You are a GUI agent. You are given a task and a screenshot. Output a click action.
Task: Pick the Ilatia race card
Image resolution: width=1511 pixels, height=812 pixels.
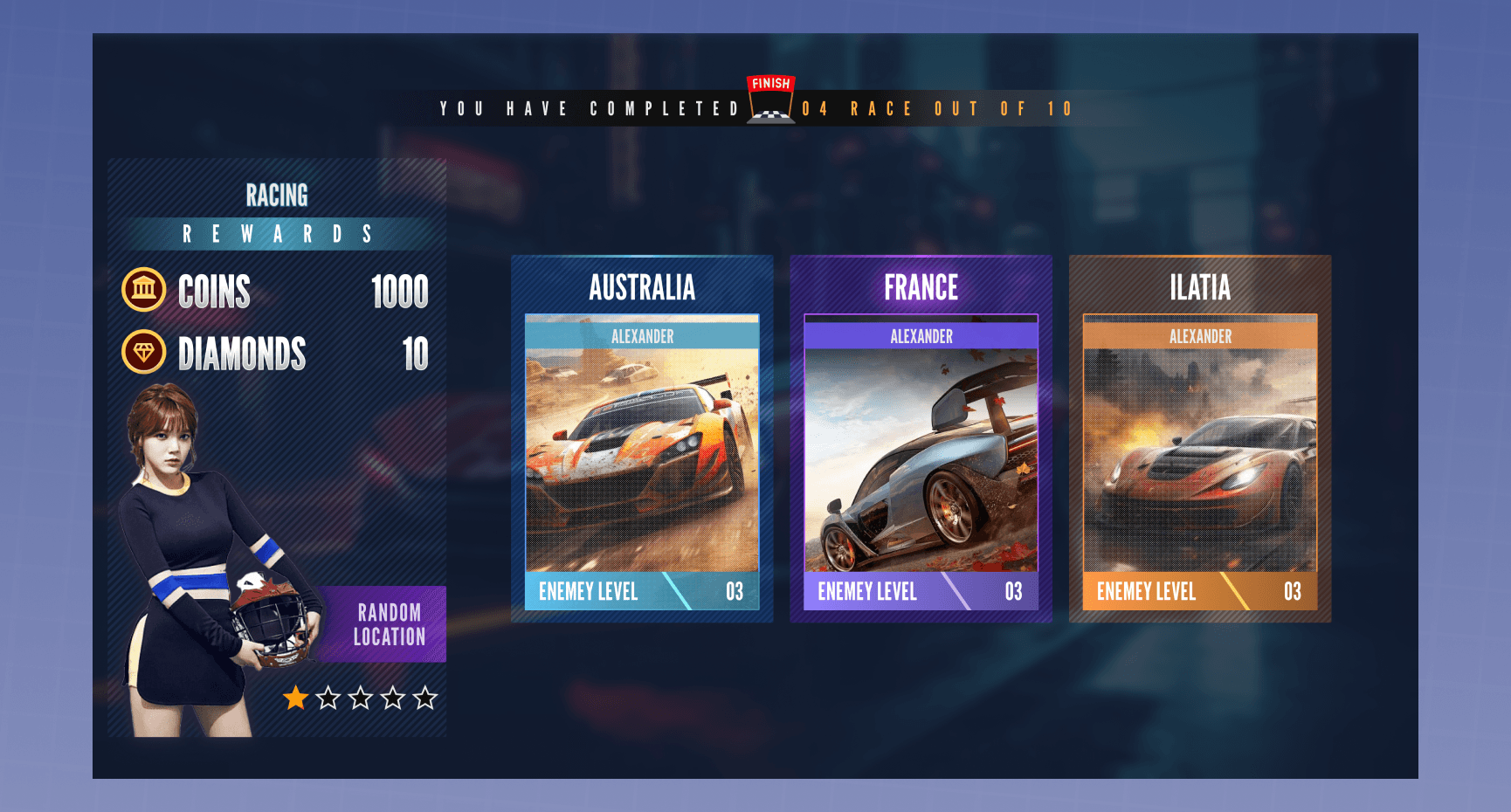pos(1200,439)
